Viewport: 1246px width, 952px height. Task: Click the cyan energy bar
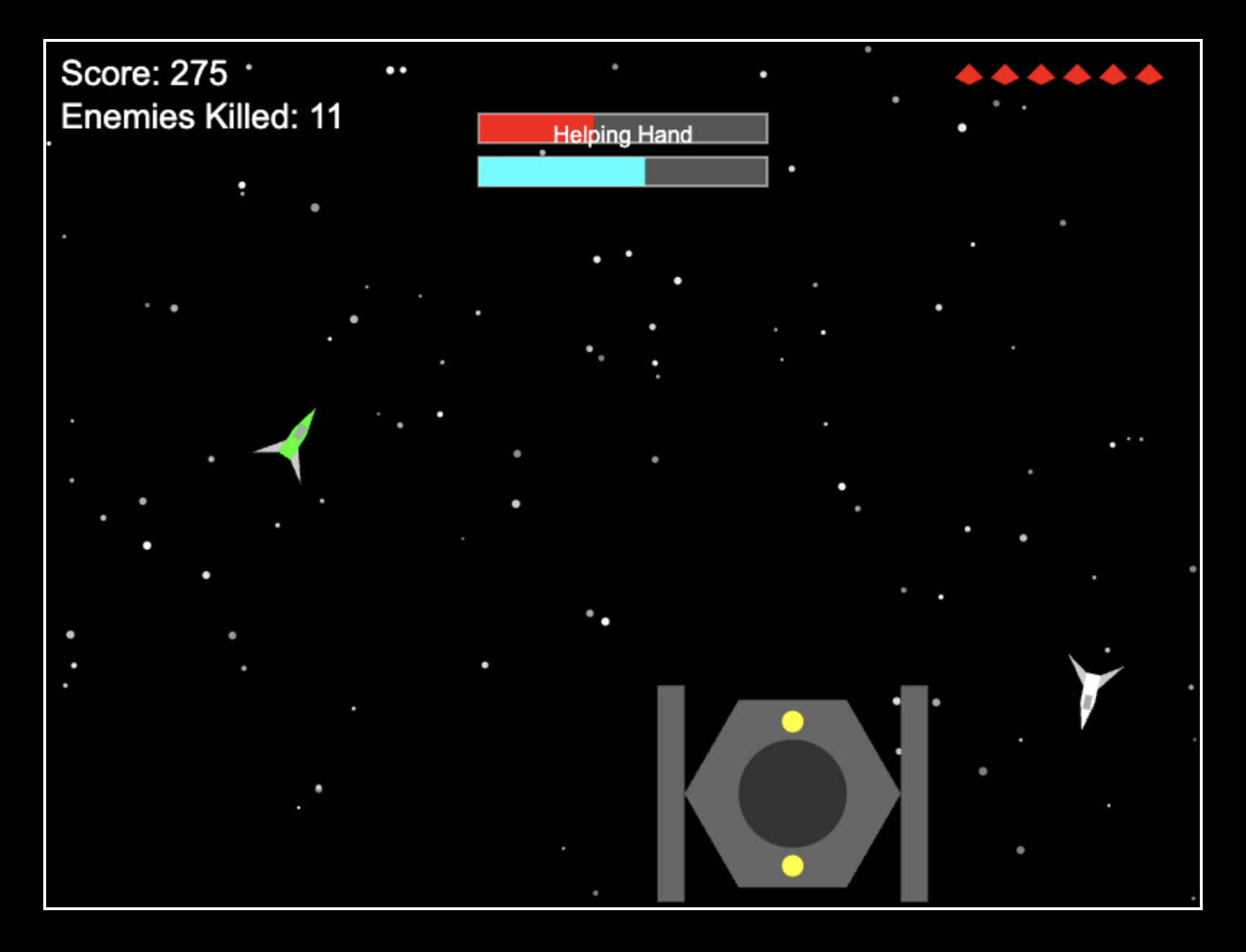[x=562, y=172]
